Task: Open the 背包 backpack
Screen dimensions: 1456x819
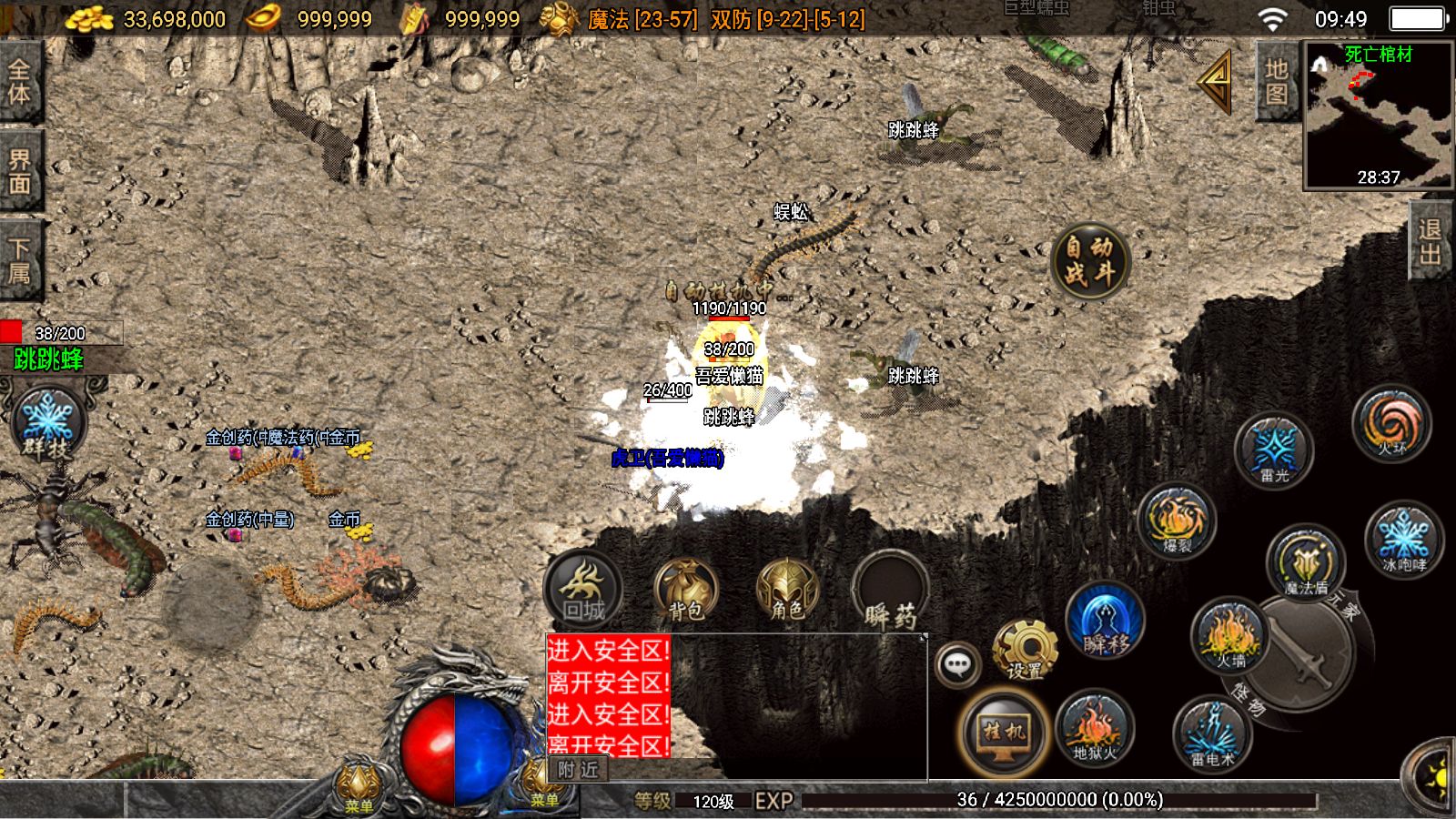Action: point(686,590)
